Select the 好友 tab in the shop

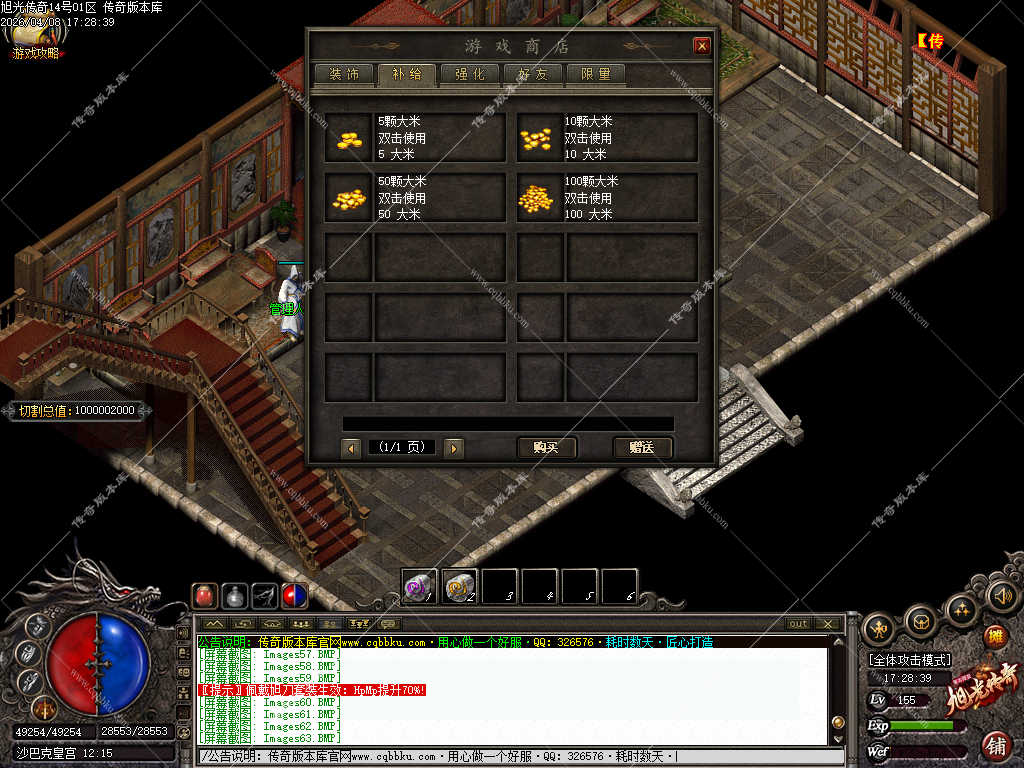click(x=532, y=74)
